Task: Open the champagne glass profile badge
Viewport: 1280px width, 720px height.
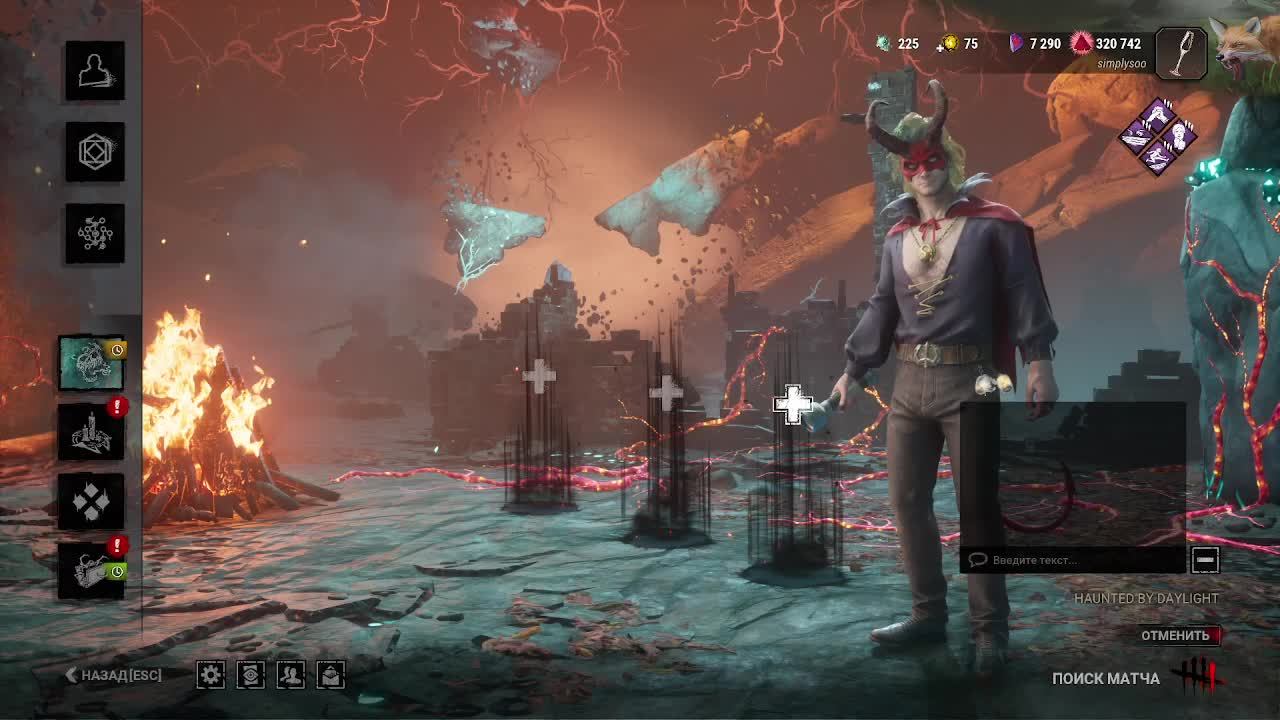Action: click(x=1181, y=53)
